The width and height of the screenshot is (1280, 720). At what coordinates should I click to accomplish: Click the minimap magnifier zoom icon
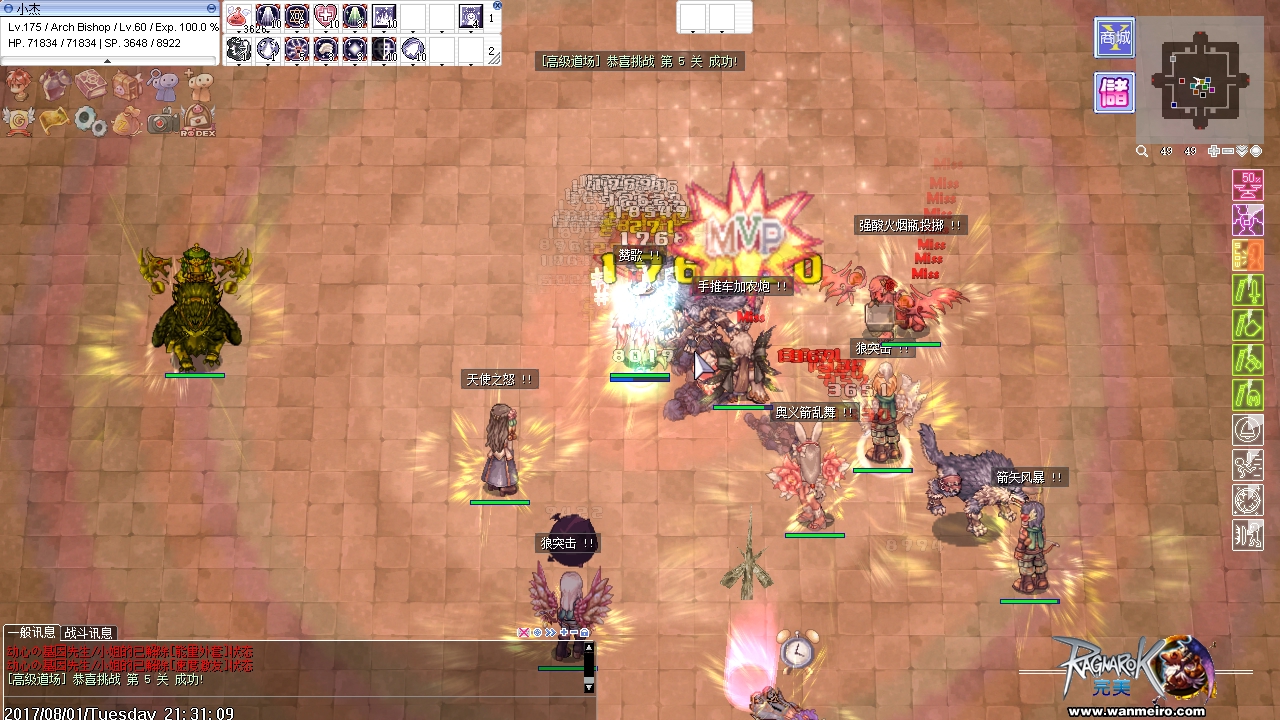point(1142,152)
